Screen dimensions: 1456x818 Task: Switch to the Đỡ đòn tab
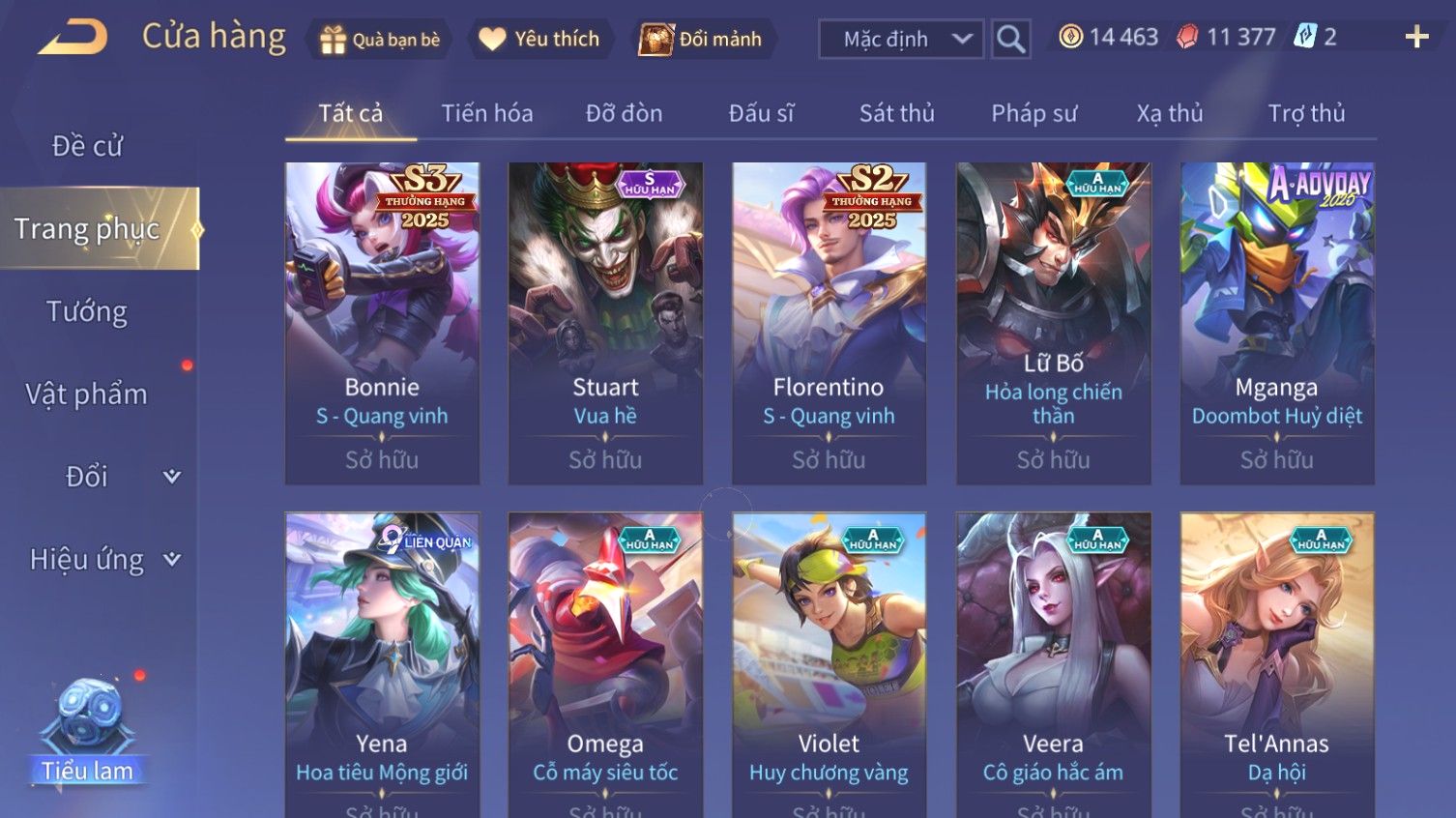[x=624, y=113]
